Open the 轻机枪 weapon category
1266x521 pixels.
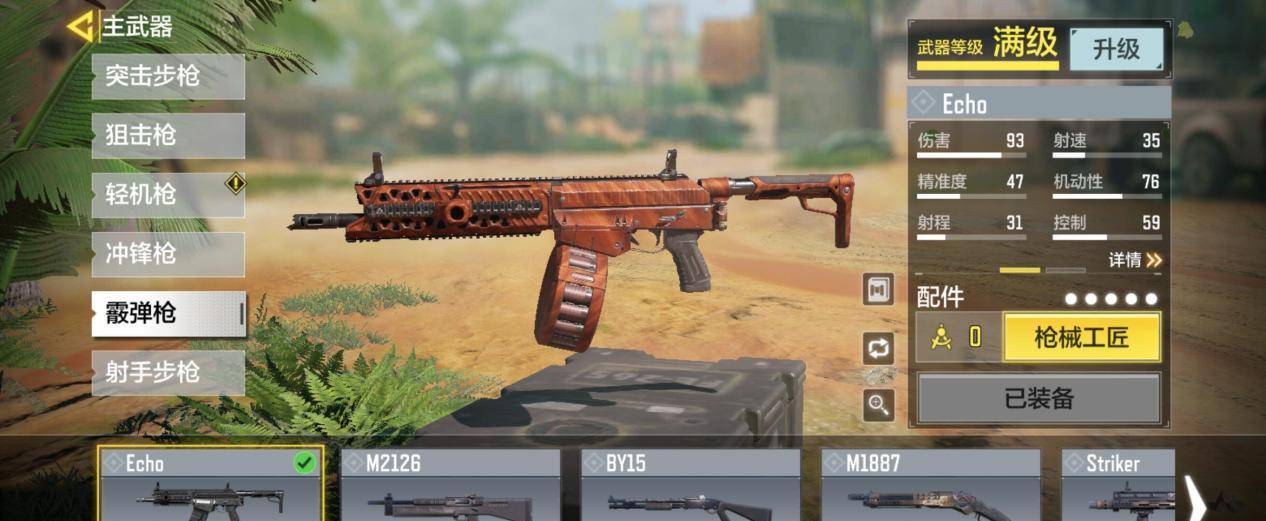(x=168, y=194)
